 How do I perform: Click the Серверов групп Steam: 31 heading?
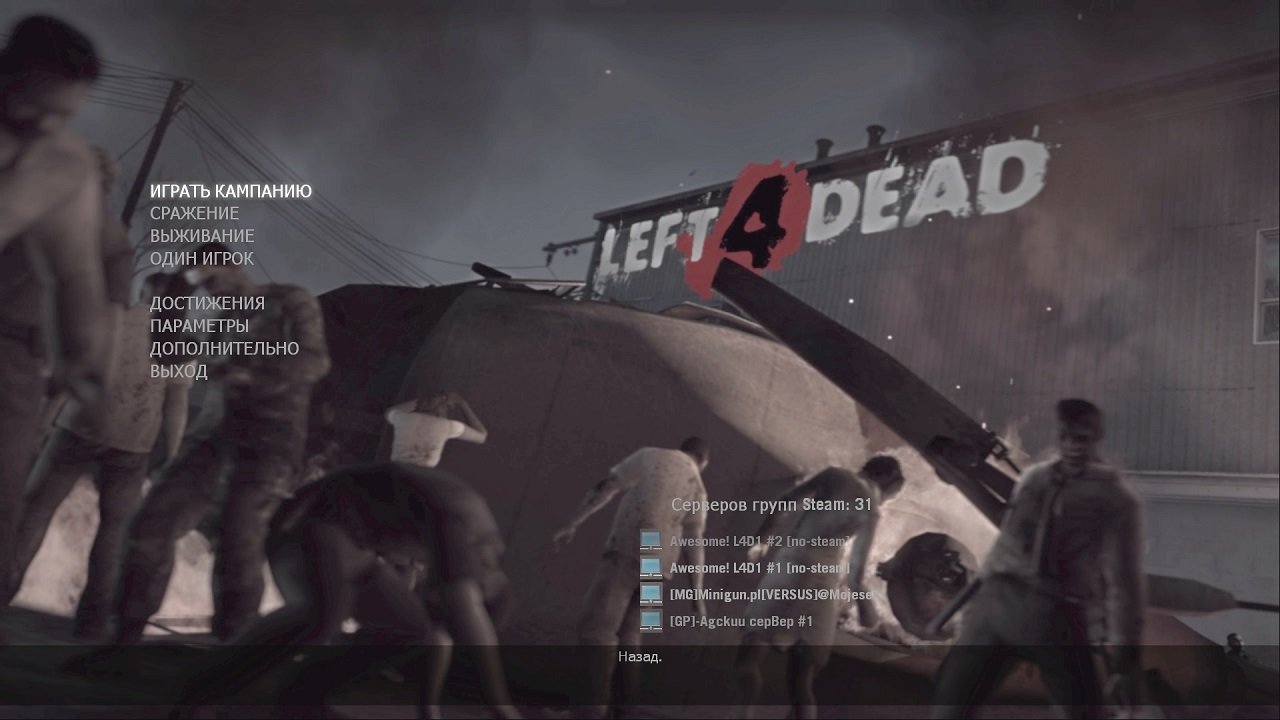tap(769, 505)
